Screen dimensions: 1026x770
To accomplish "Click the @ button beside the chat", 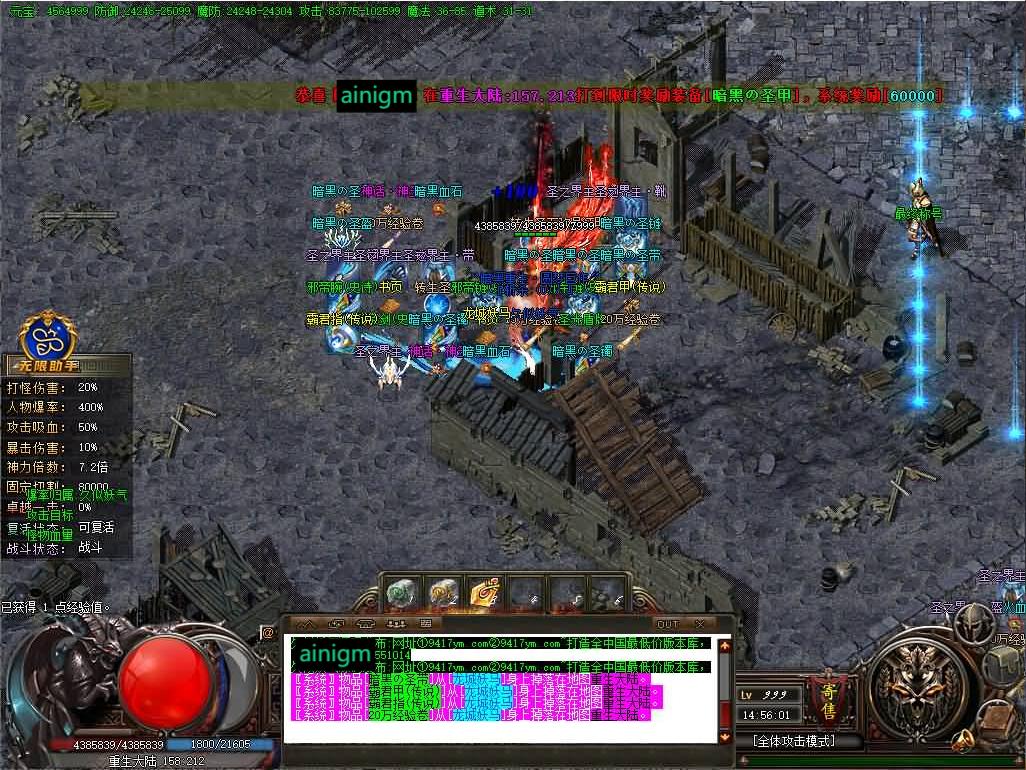I will click(x=268, y=632).
